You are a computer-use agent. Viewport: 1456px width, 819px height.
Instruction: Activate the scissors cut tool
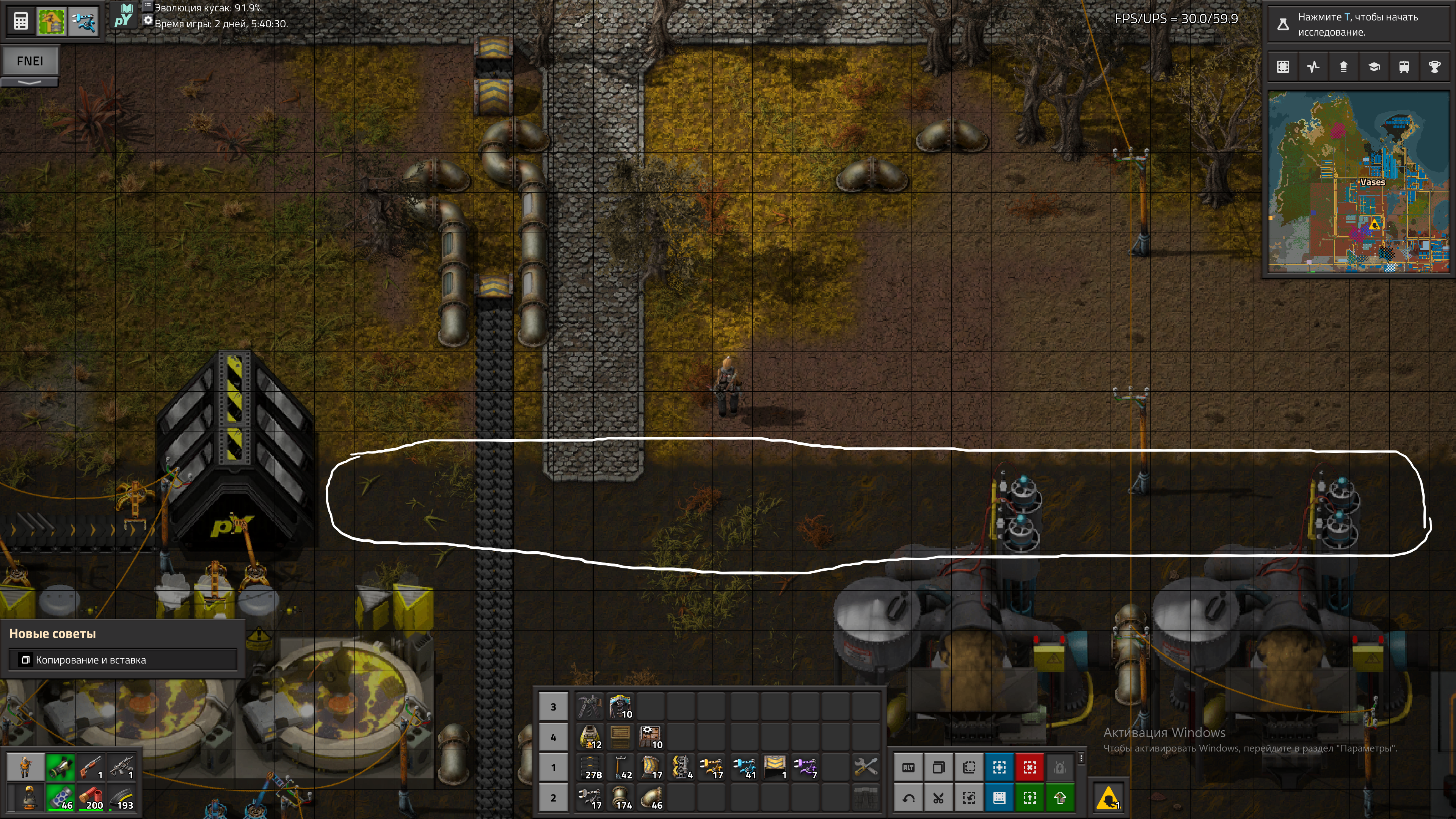point(938,797)
